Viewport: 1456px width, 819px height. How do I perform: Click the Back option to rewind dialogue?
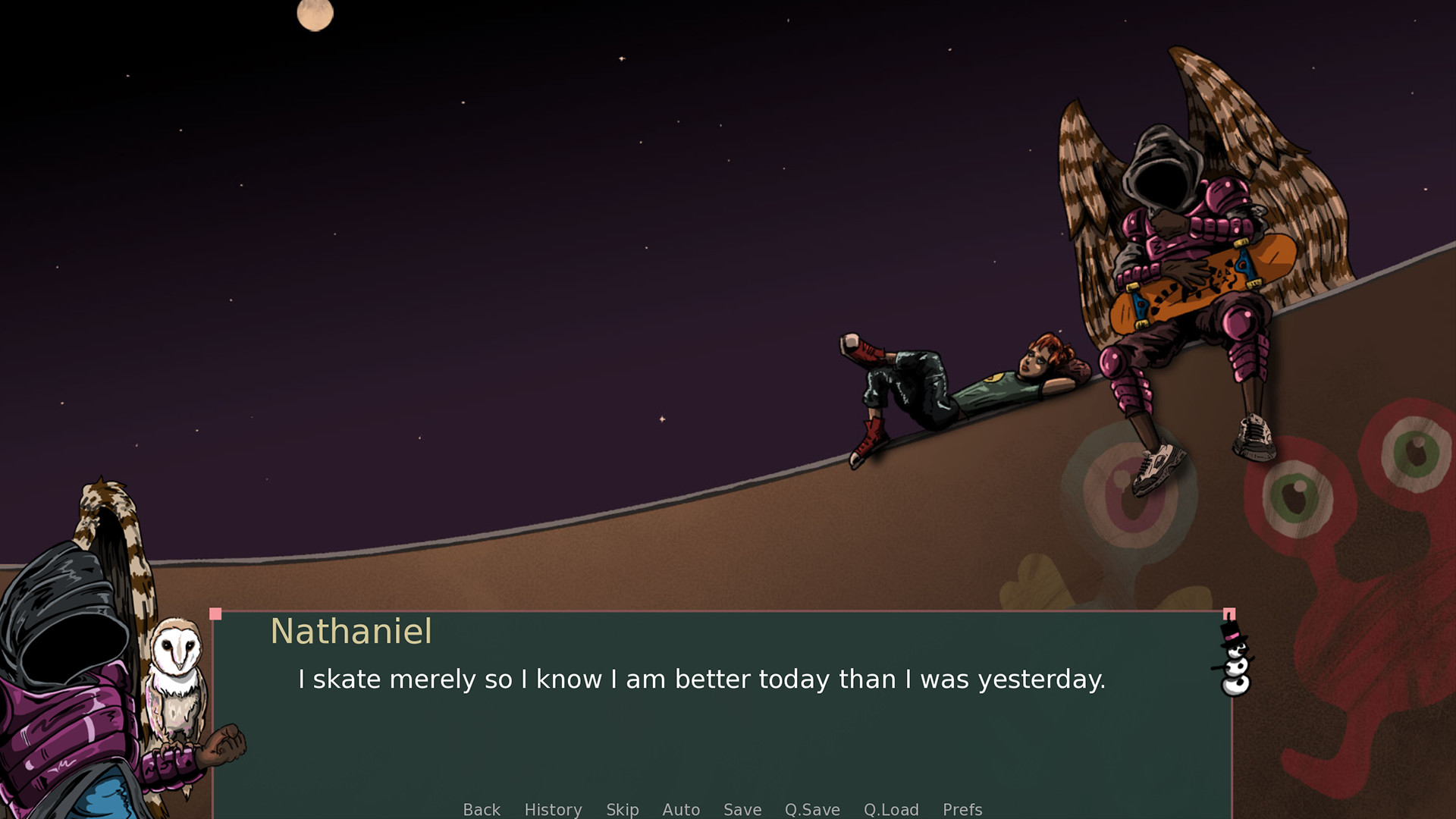(x=481, y=810)
